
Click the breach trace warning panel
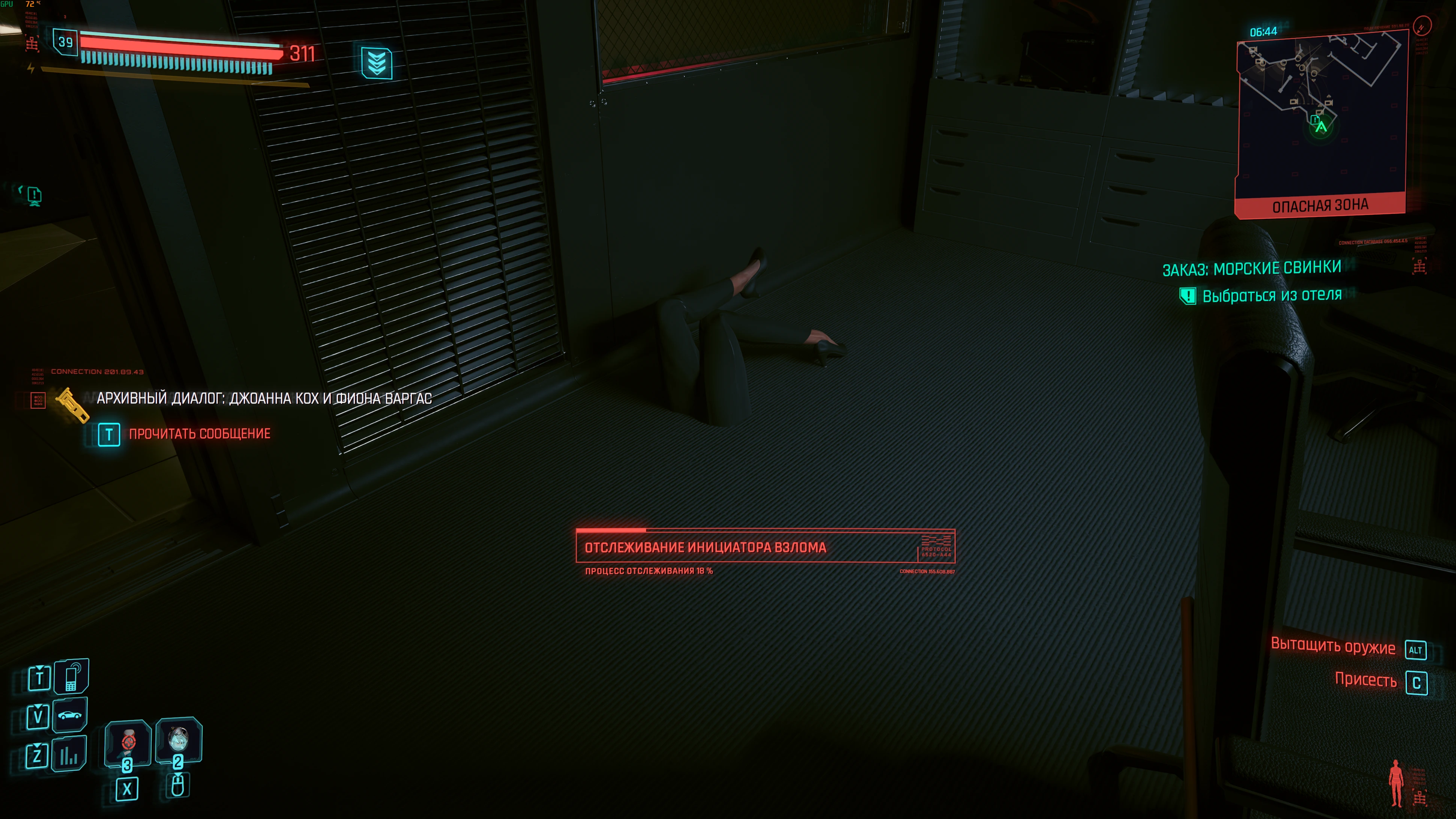click(765, 547)
